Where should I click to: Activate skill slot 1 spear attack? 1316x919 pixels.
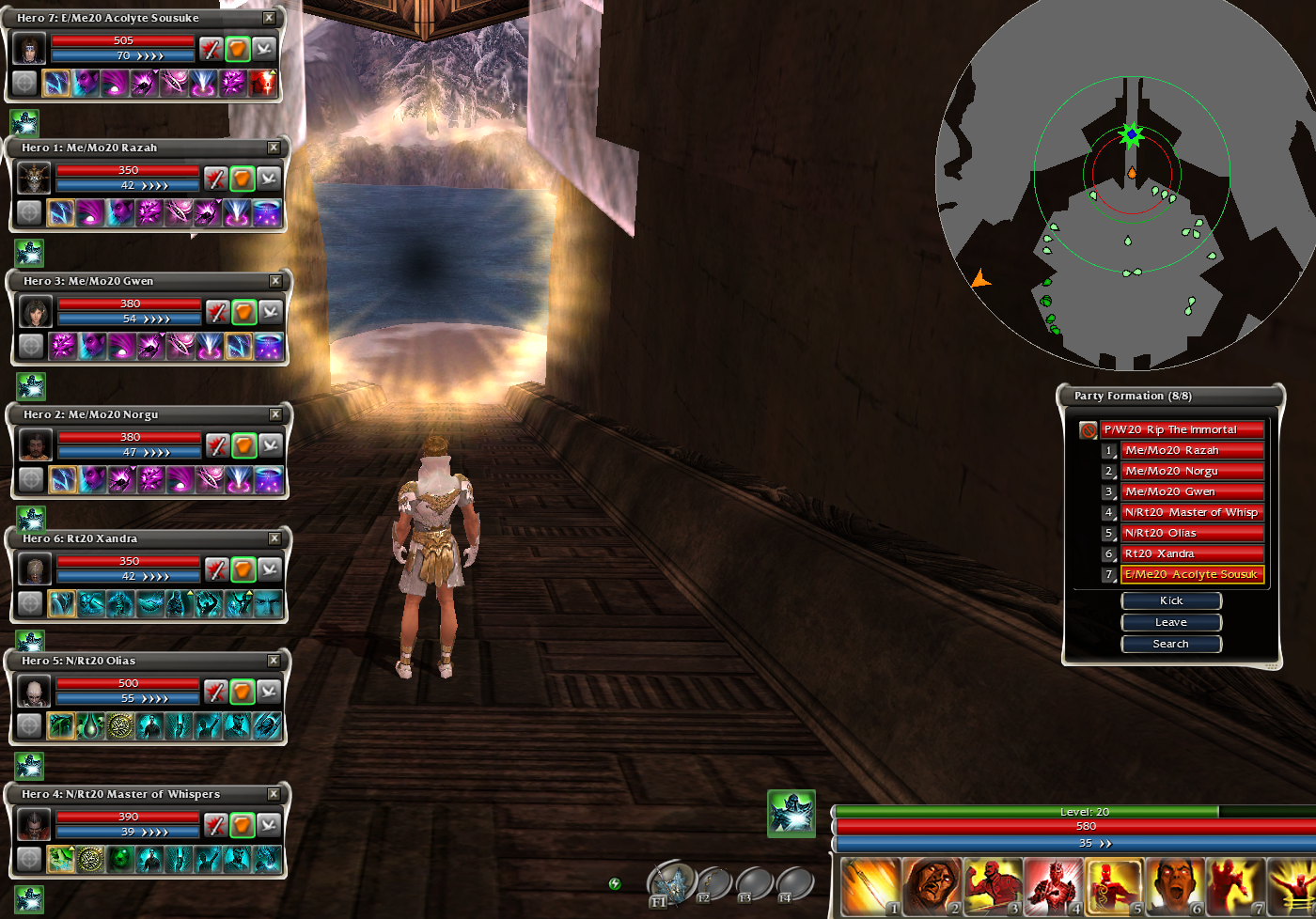click(x=869, y=886)
